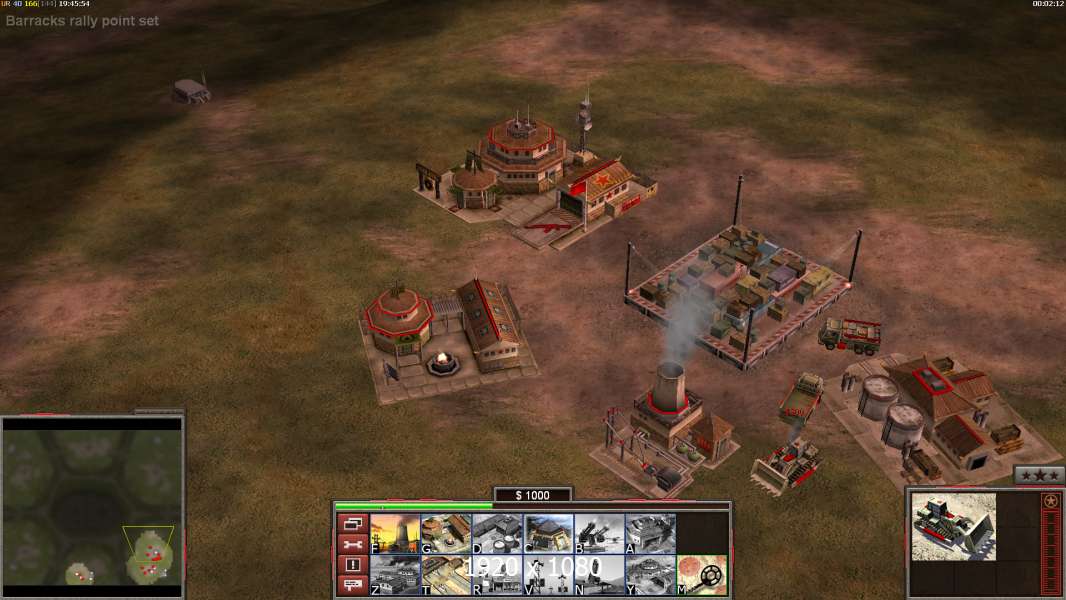Screen dimensions: 1066x600
Task: Choose the Airfield build icon marked Z
Action: tap(395, 575)
